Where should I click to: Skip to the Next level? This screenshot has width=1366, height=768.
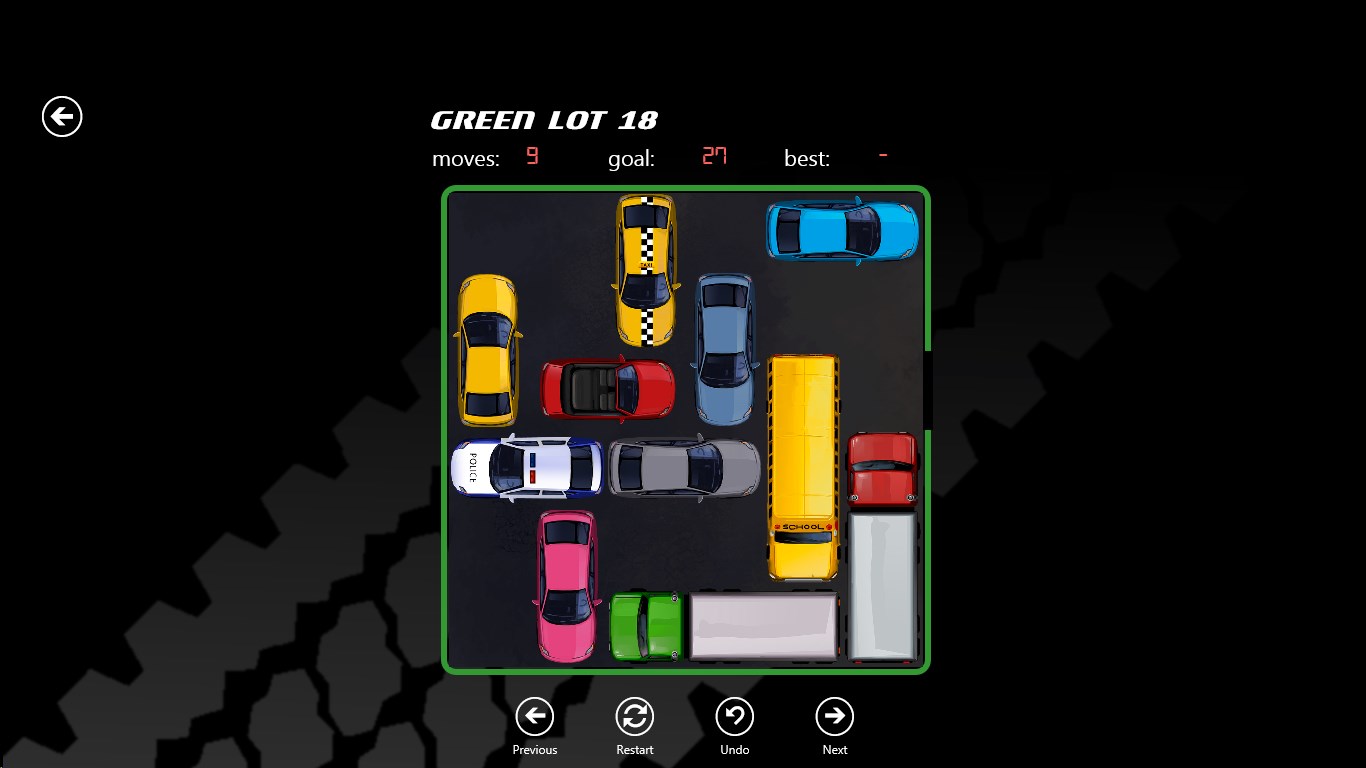pyautogui.click(x=834, y=717)
